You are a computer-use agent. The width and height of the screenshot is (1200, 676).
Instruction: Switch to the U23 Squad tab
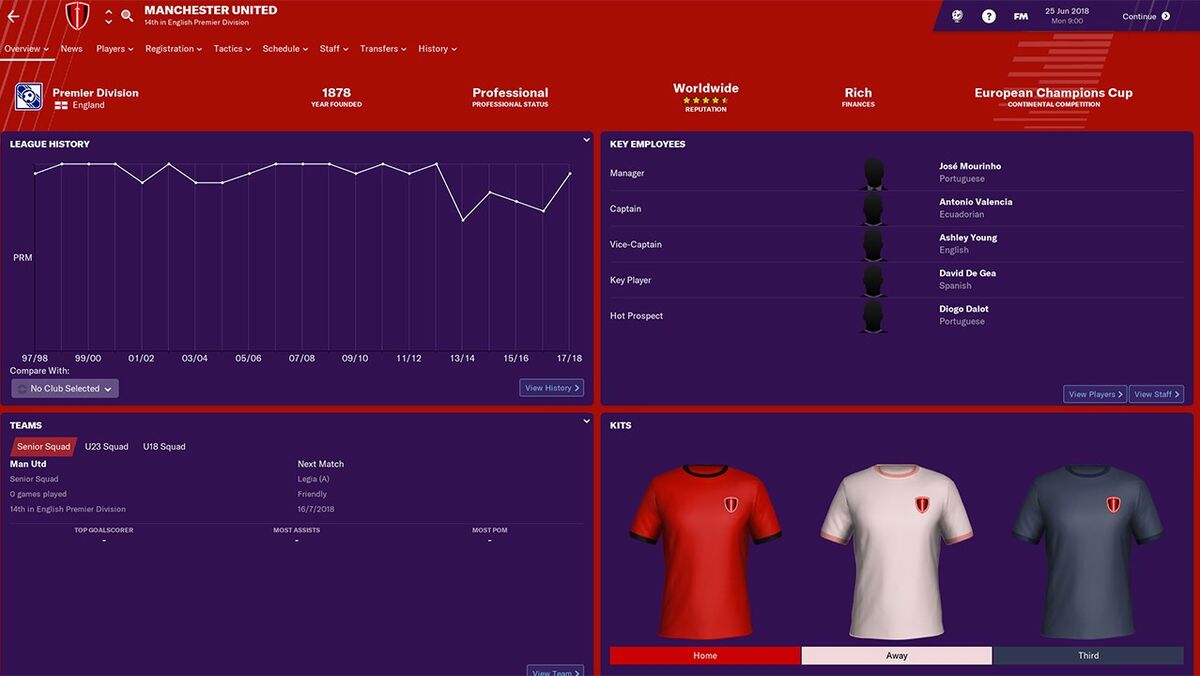click(x=106, y=447)
